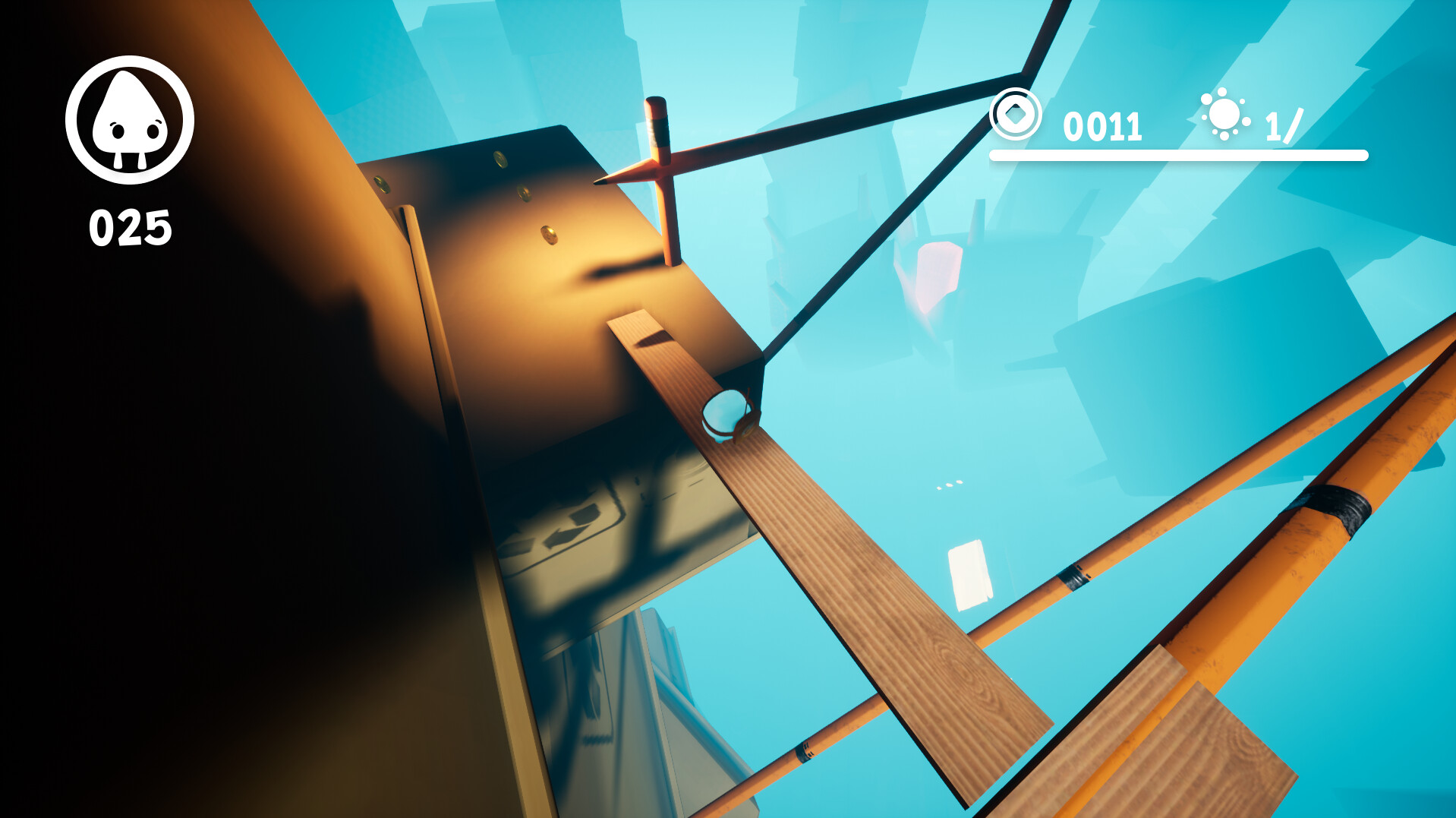Click the golden rivet dots on the dark panel
Image resolution: width=1456 pixels, height=818 pixels.
(522, 193)
